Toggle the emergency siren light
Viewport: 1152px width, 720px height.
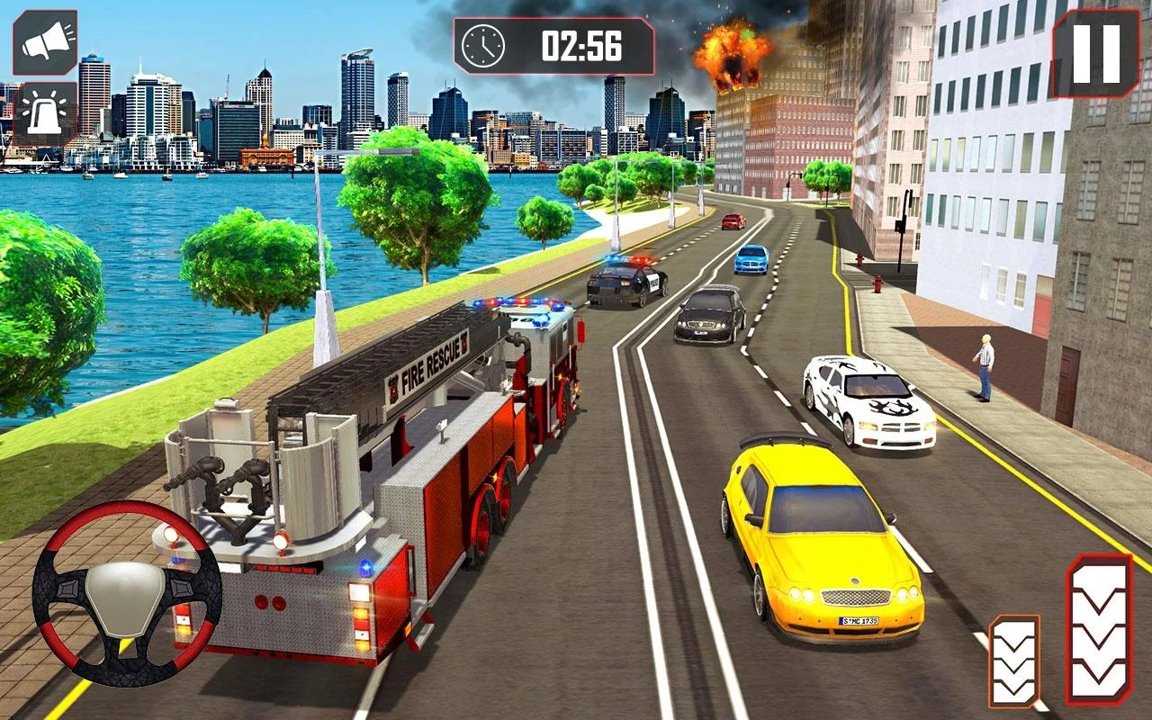45,114
